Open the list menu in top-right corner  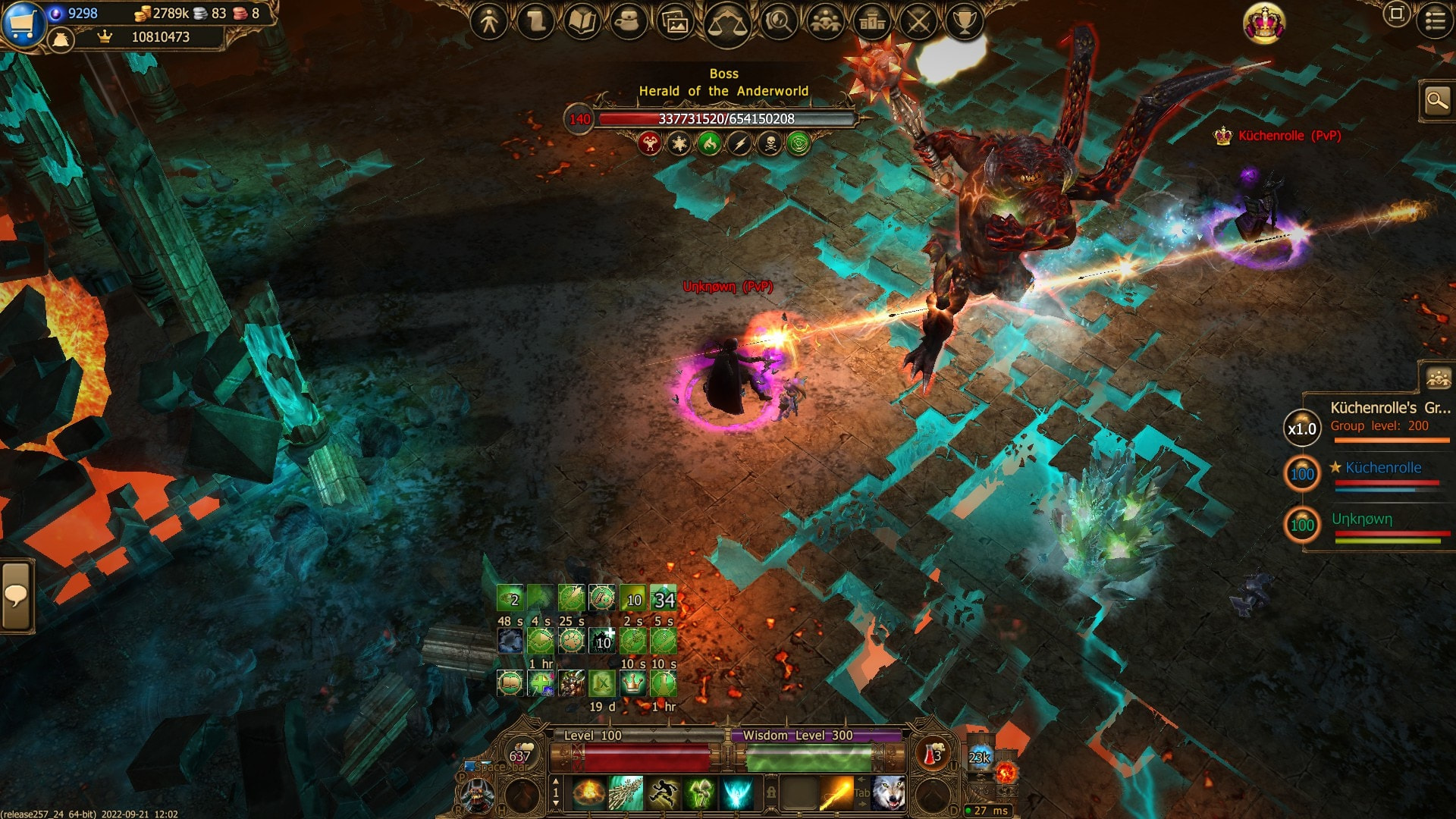pyautogui.click(x=1435, y=20)
